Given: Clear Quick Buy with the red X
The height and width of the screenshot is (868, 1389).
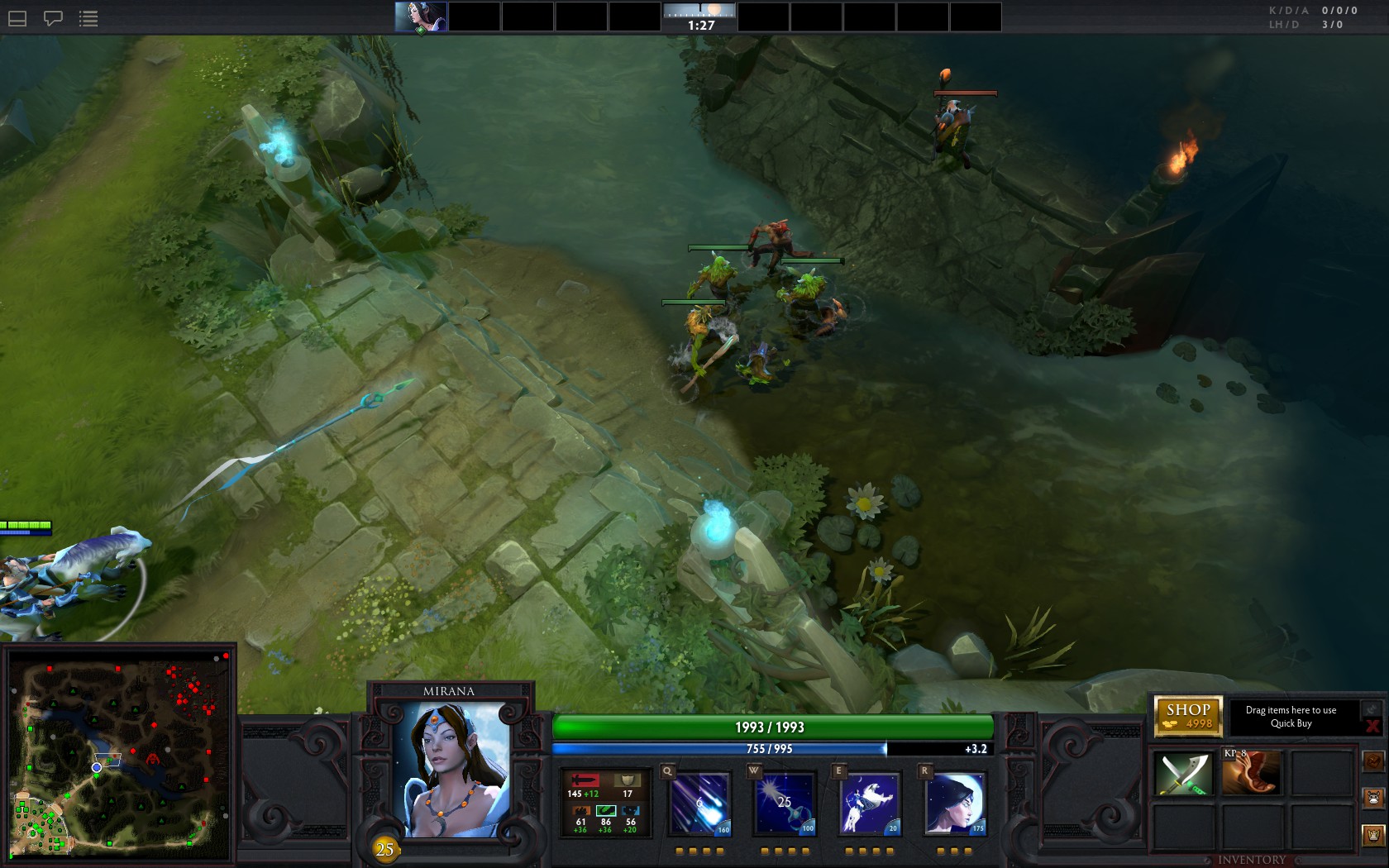Looking at the screenshot, I should tap(1372, 727).
